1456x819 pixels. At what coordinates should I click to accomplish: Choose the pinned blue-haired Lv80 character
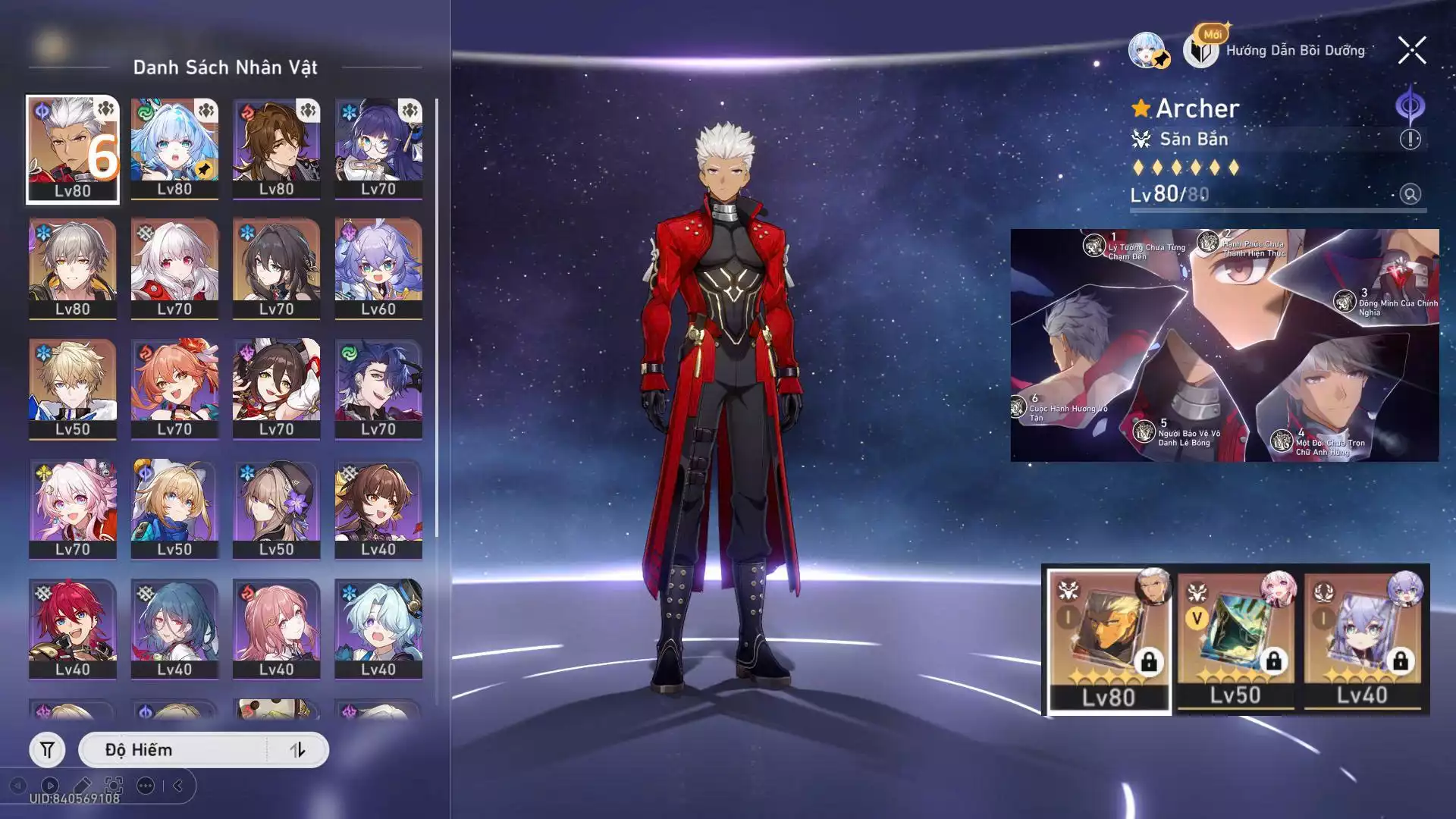pos(174,149)
